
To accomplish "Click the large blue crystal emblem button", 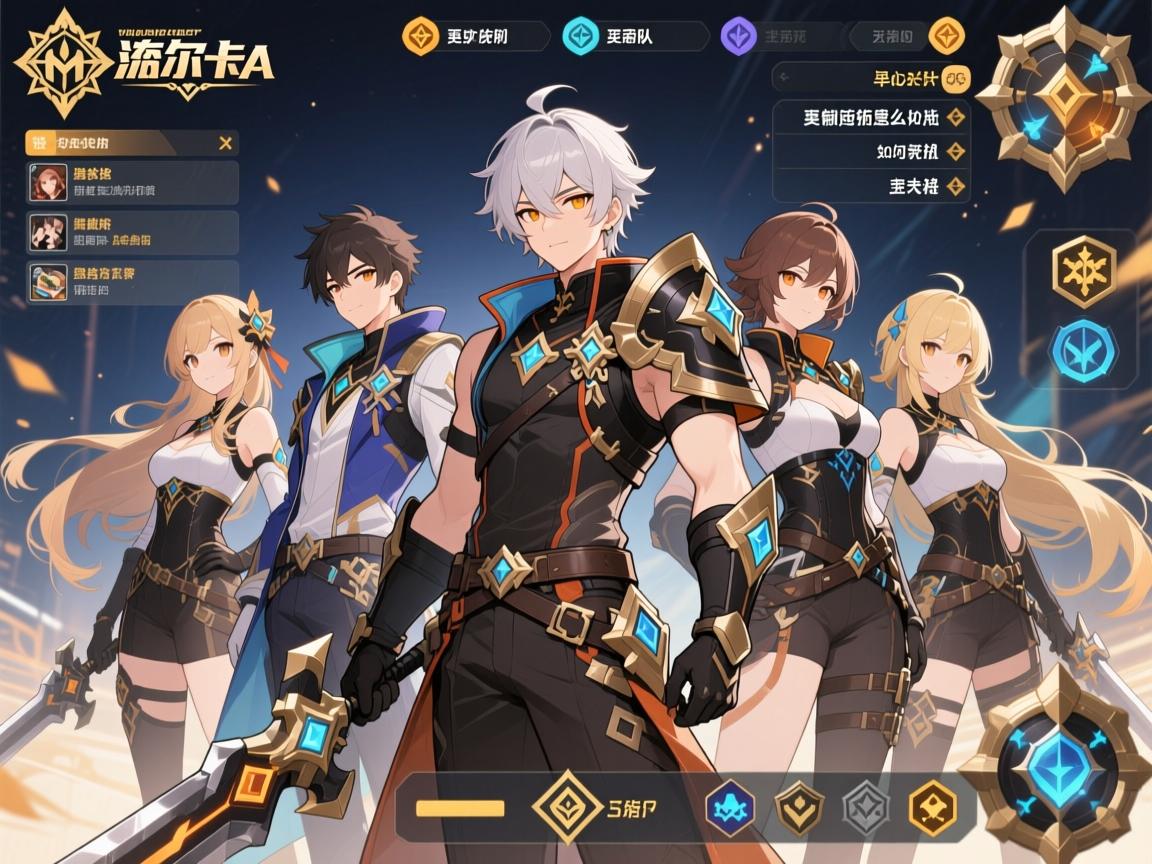I will (1060, 765).
